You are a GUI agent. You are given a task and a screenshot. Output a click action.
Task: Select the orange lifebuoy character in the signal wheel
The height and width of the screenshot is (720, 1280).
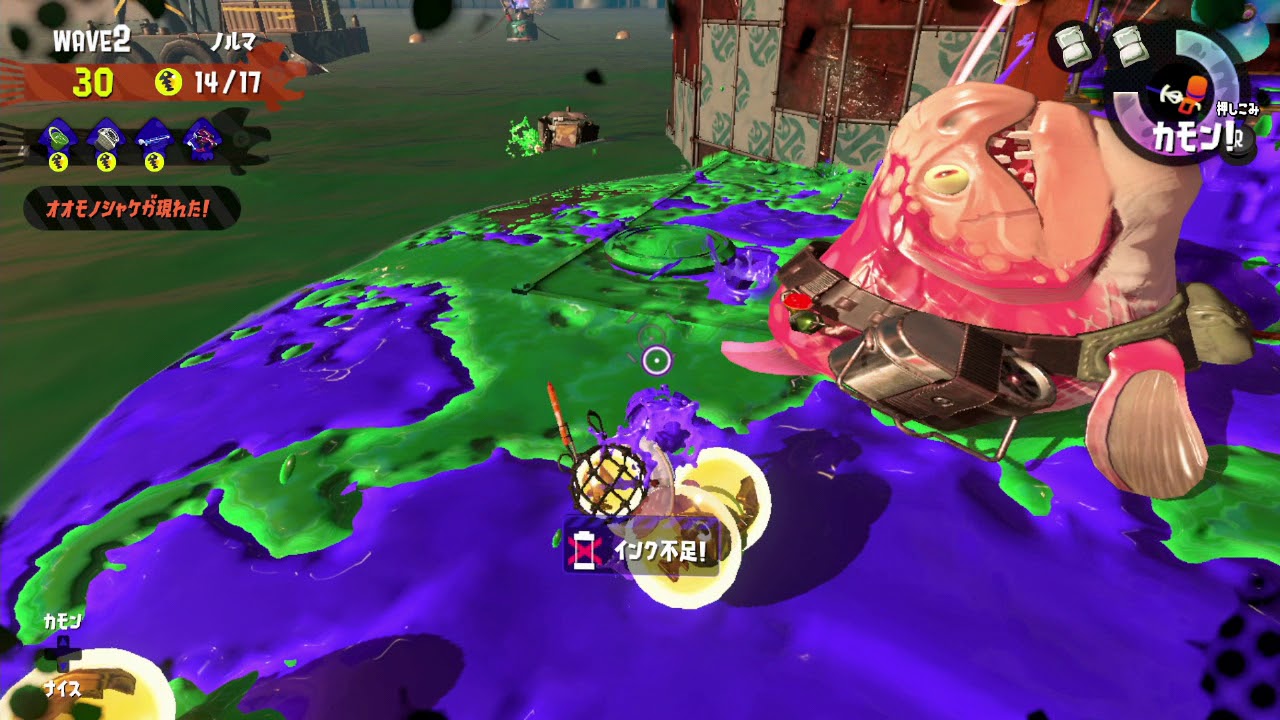[x=1194, y=94]
